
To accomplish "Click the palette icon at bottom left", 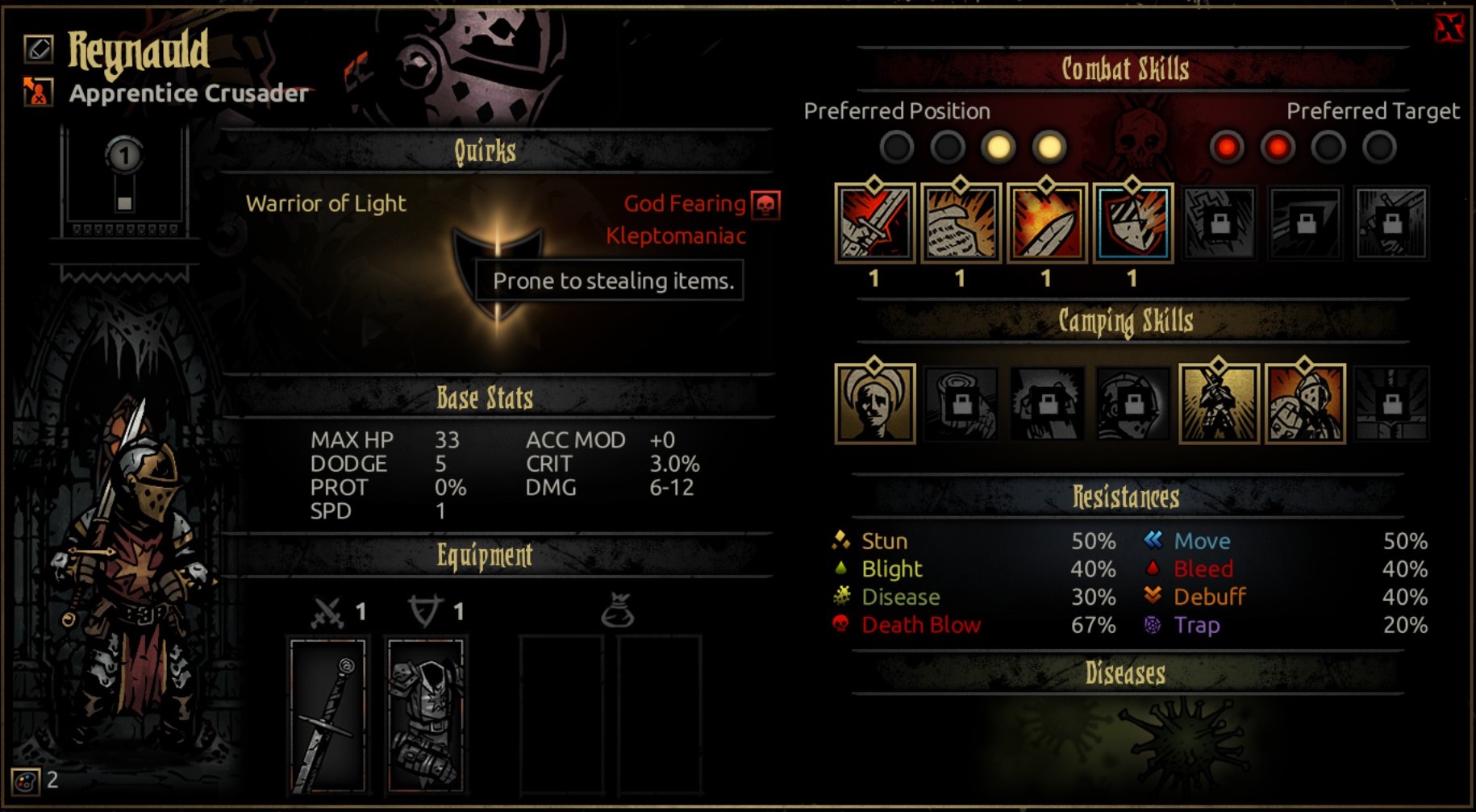I will click(26, 781).
